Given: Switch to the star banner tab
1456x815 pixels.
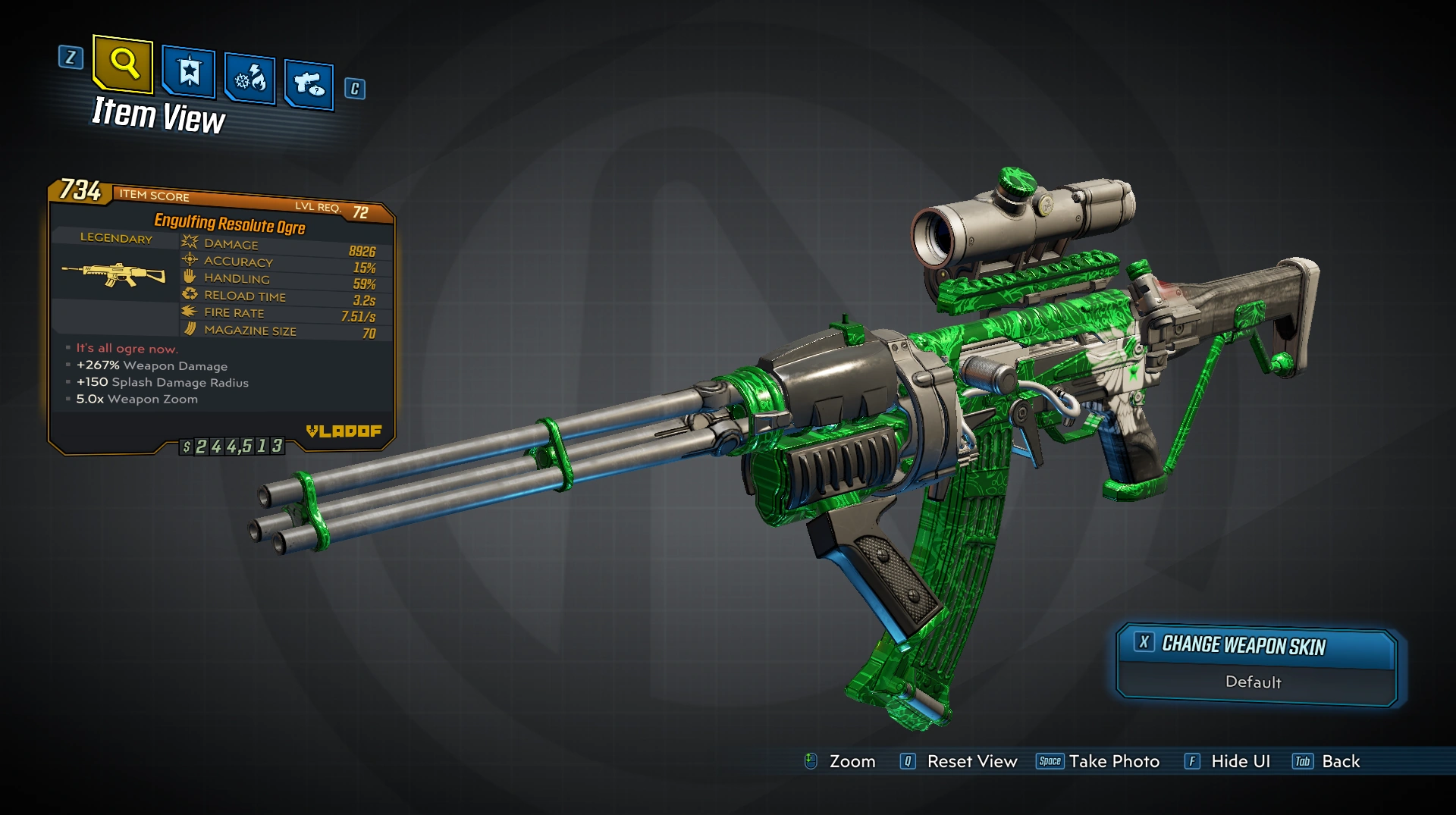Looking at the screenshot, I should click(189, 73).
